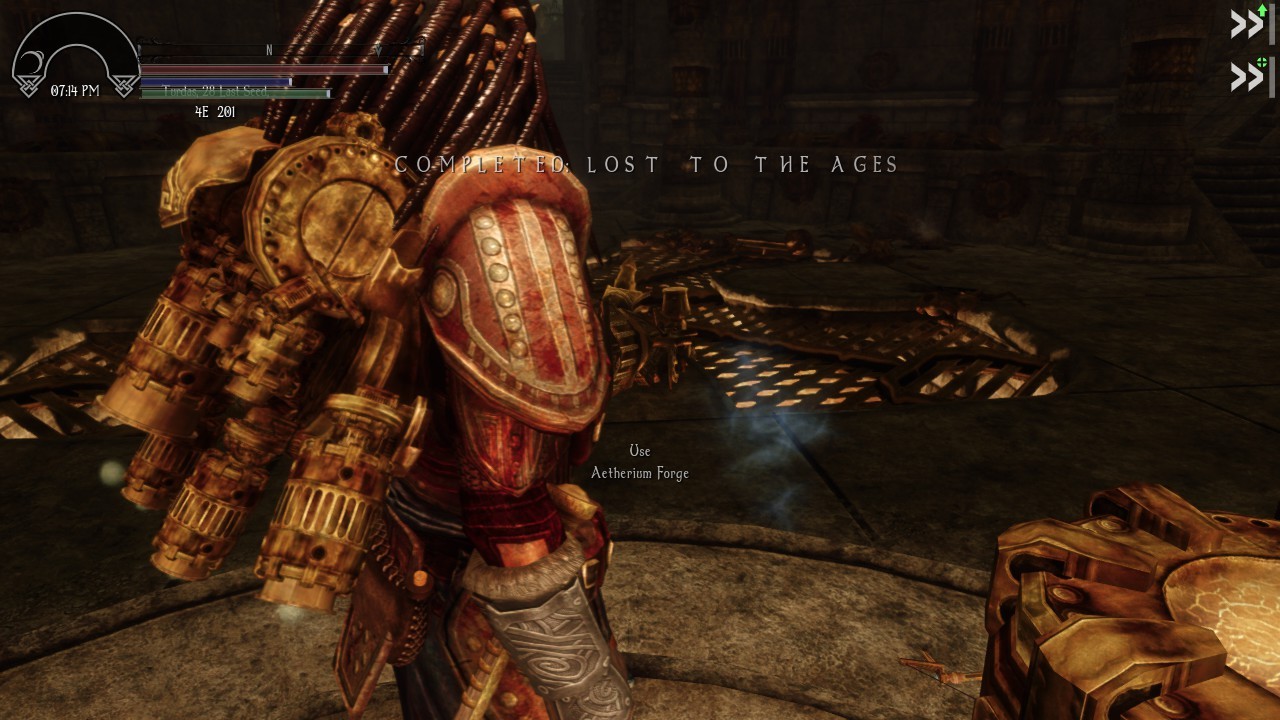This screenshot has height=720, width=1280.
Task: Click the 4E 201 date label
Action: click(x=215, y=110)
